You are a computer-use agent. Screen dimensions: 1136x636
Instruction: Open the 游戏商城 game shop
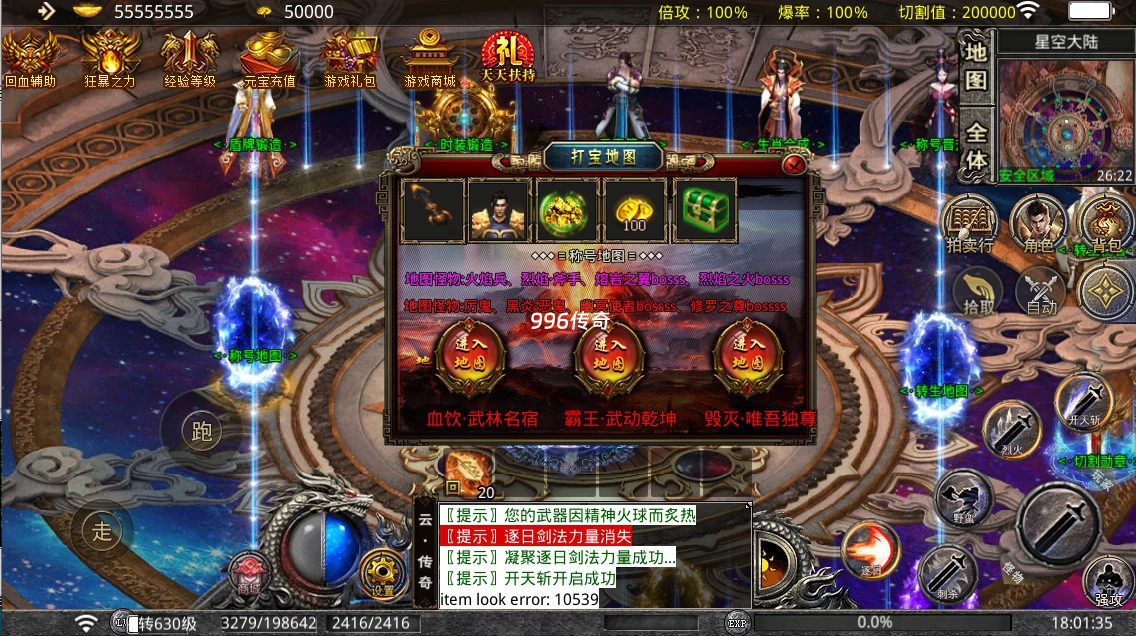(430, 58)
